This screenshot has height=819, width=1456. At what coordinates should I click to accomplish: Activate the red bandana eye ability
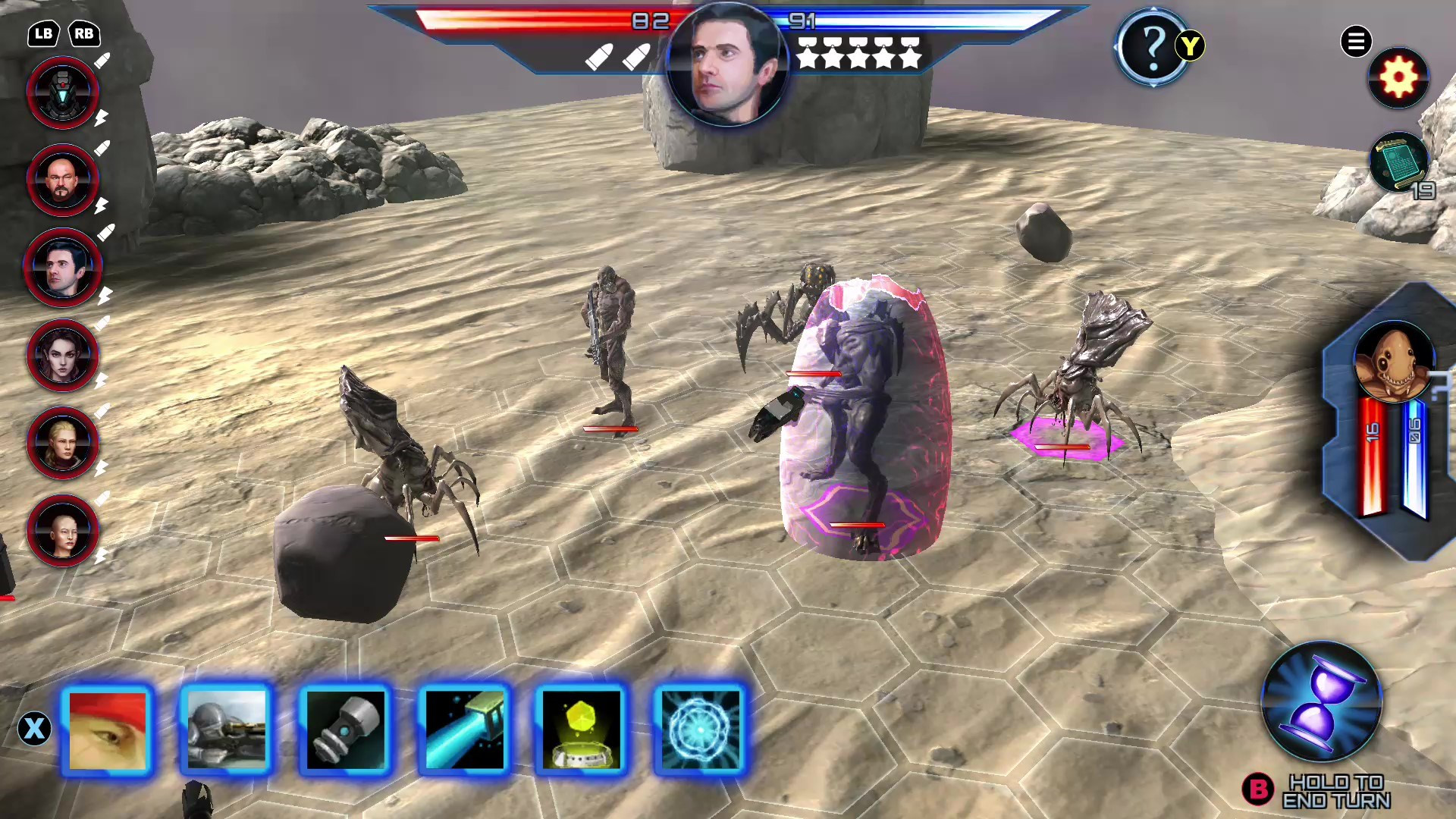click(108, 730)
